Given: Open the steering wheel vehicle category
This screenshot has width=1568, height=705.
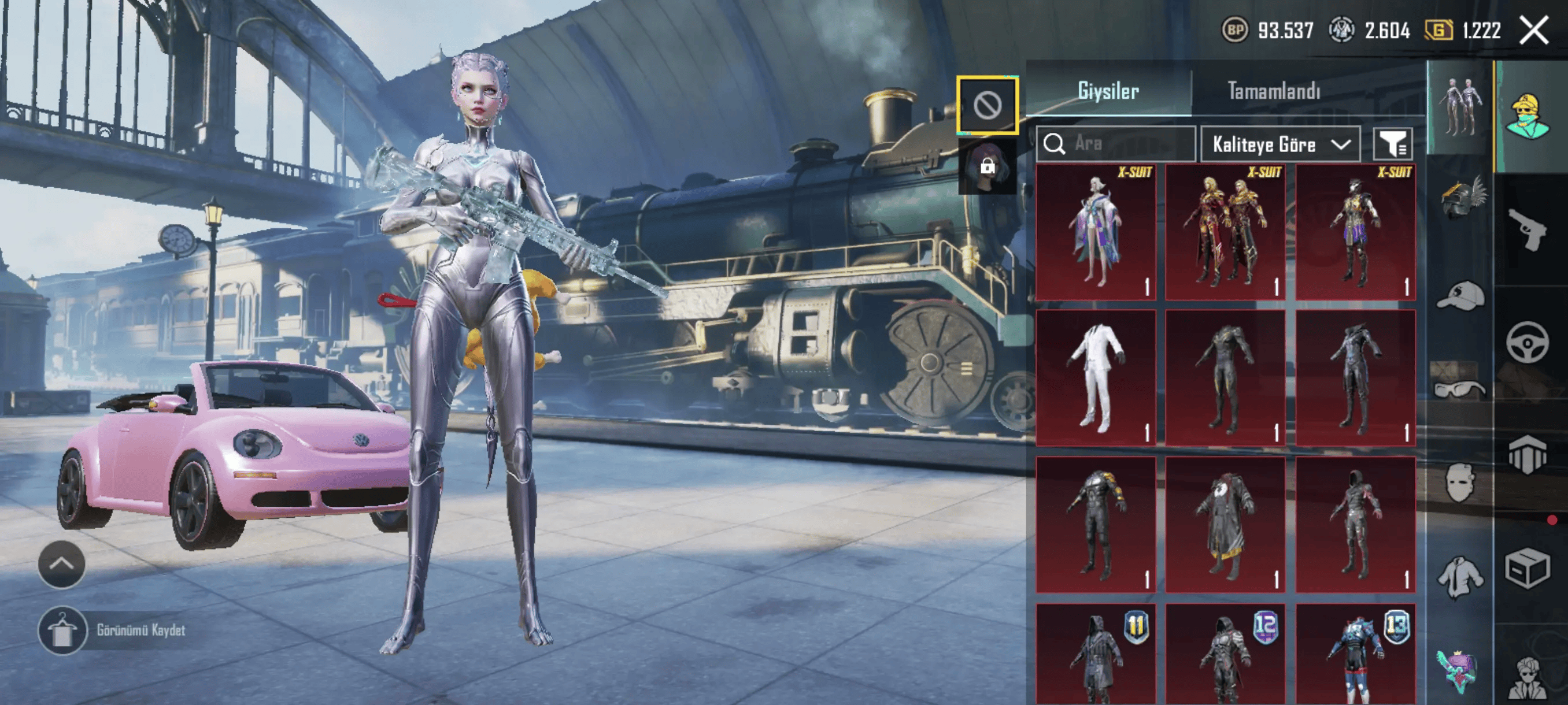Looking at the screenshot, I should pos(1528,343).
